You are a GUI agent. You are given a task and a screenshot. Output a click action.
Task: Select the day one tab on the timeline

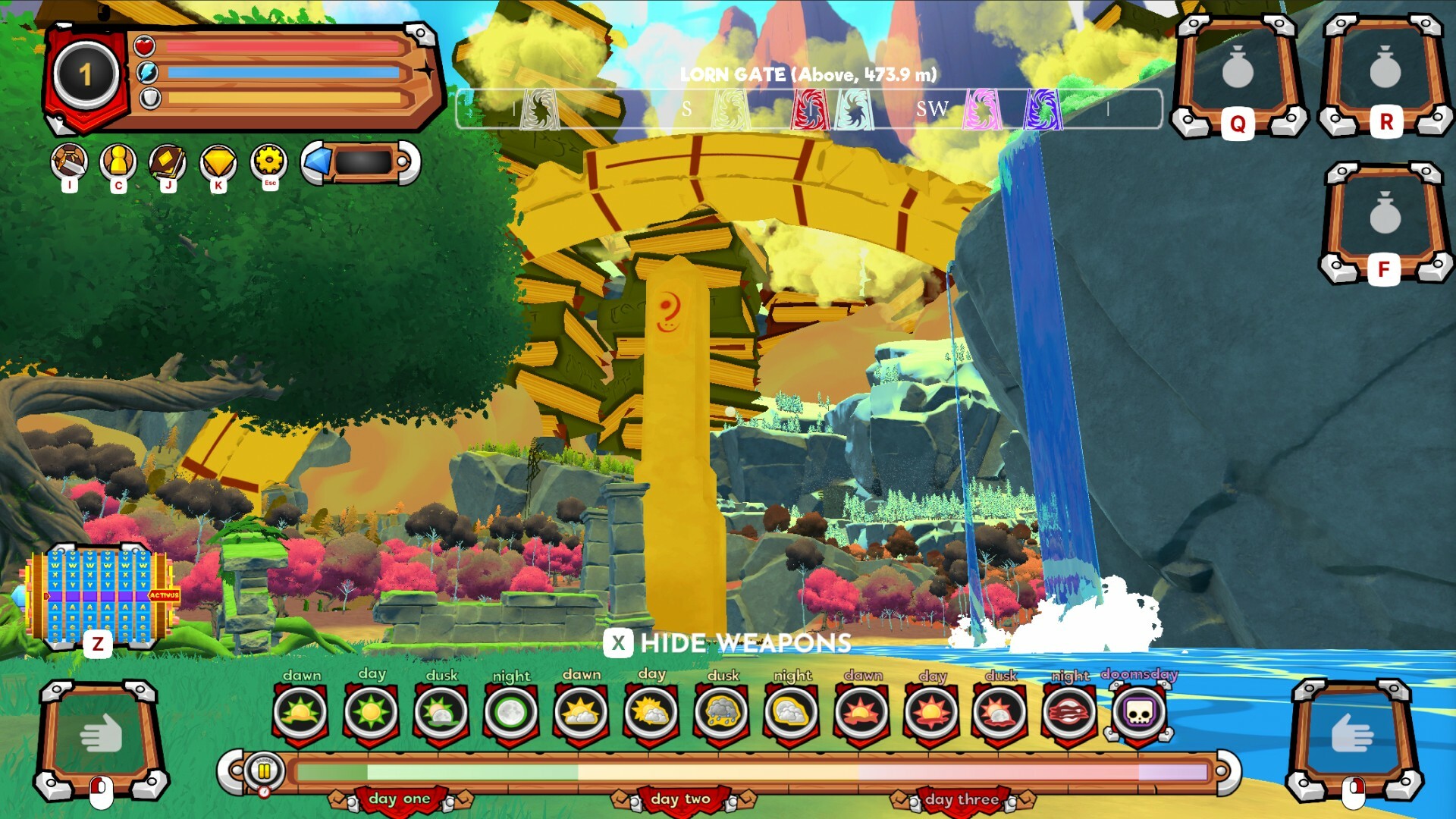click(x=400, y=799)
